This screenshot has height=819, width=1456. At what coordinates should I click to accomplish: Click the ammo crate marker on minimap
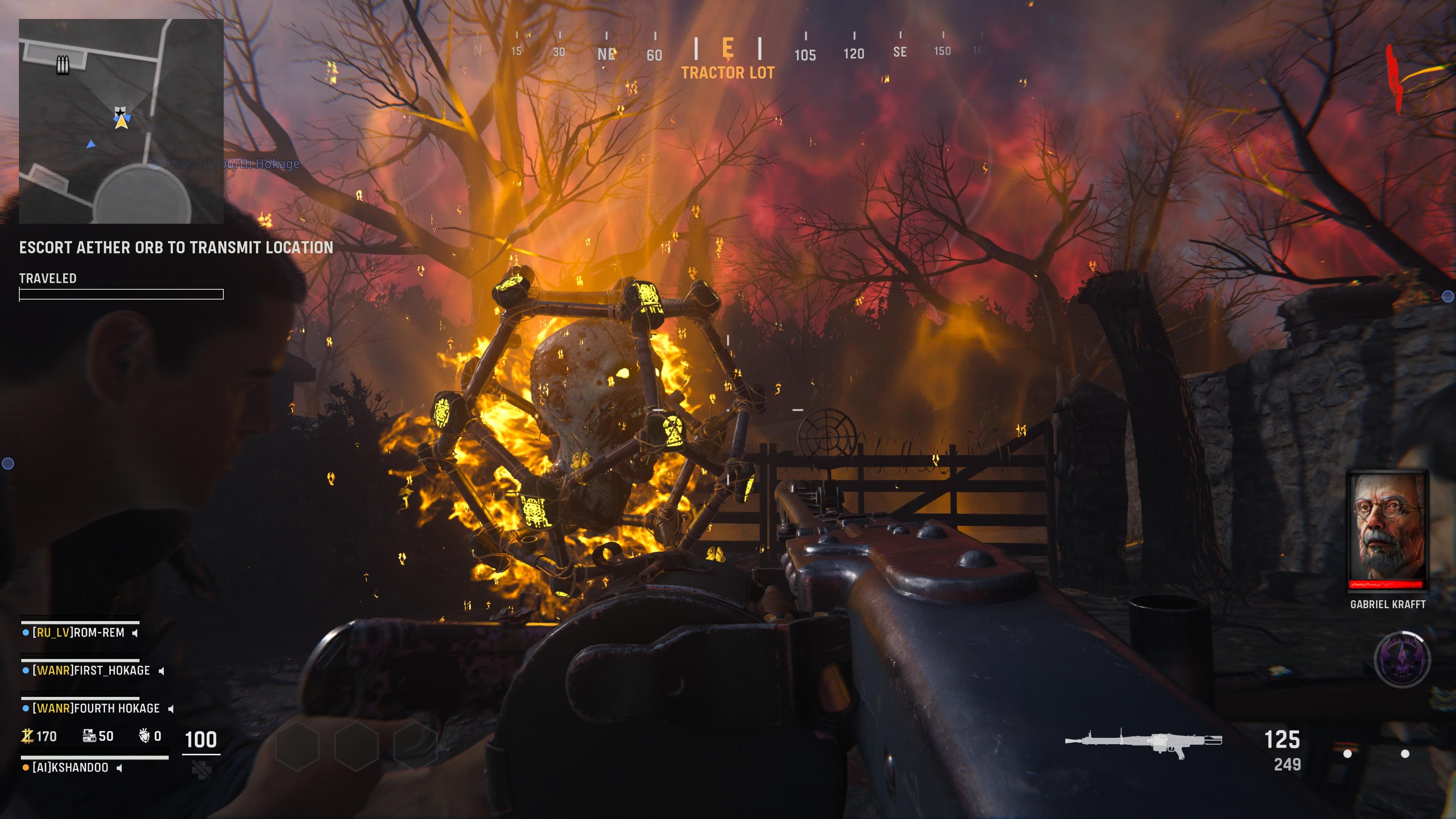click(x=62, y=64)
